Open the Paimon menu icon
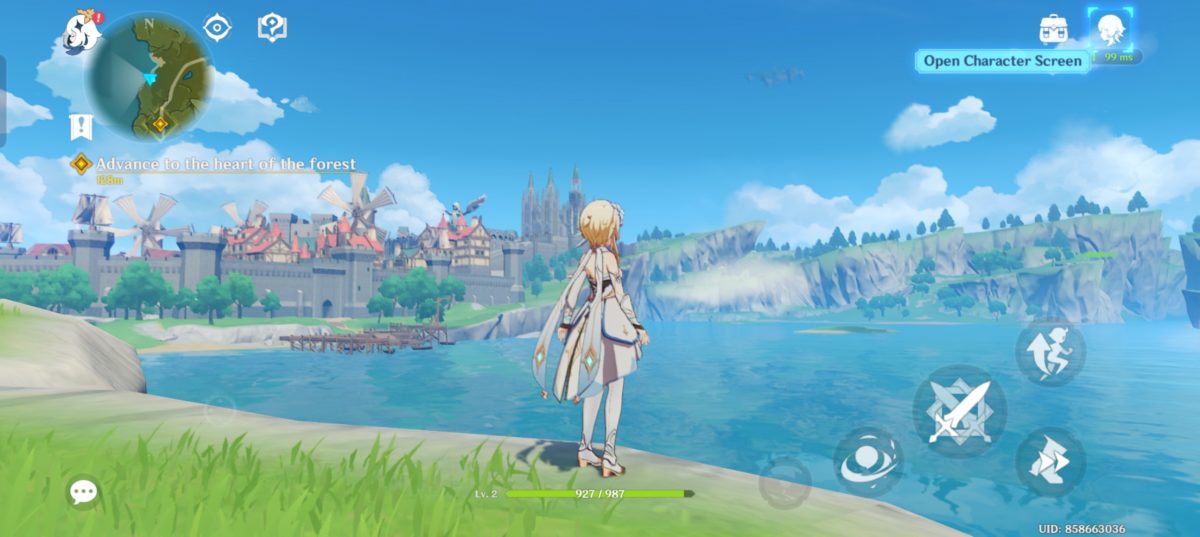The height and width of the screenshot is (537, 1200). click(82, 33)
